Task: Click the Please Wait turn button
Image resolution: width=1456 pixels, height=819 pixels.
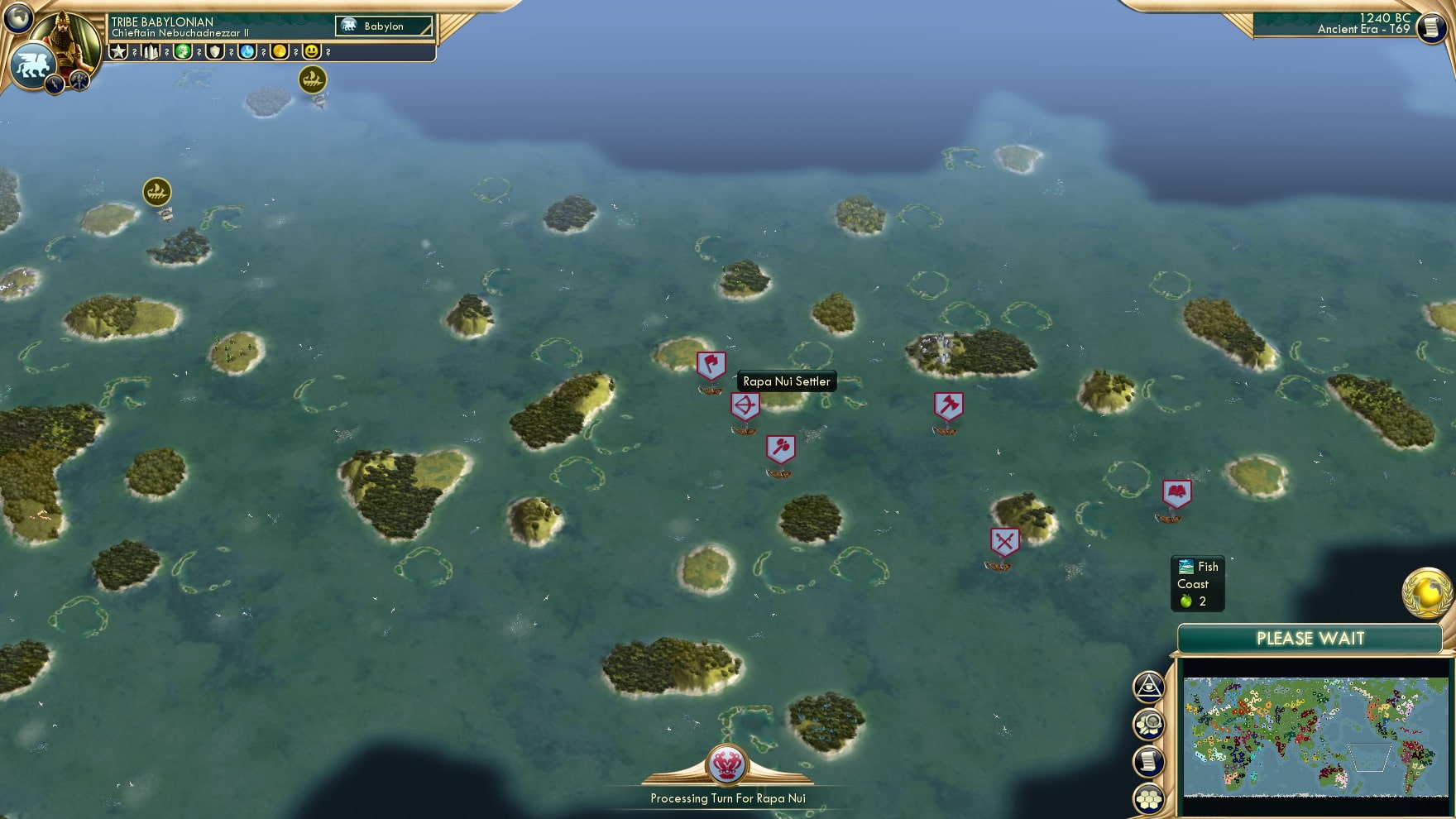Action: (x=1310, y=638)
